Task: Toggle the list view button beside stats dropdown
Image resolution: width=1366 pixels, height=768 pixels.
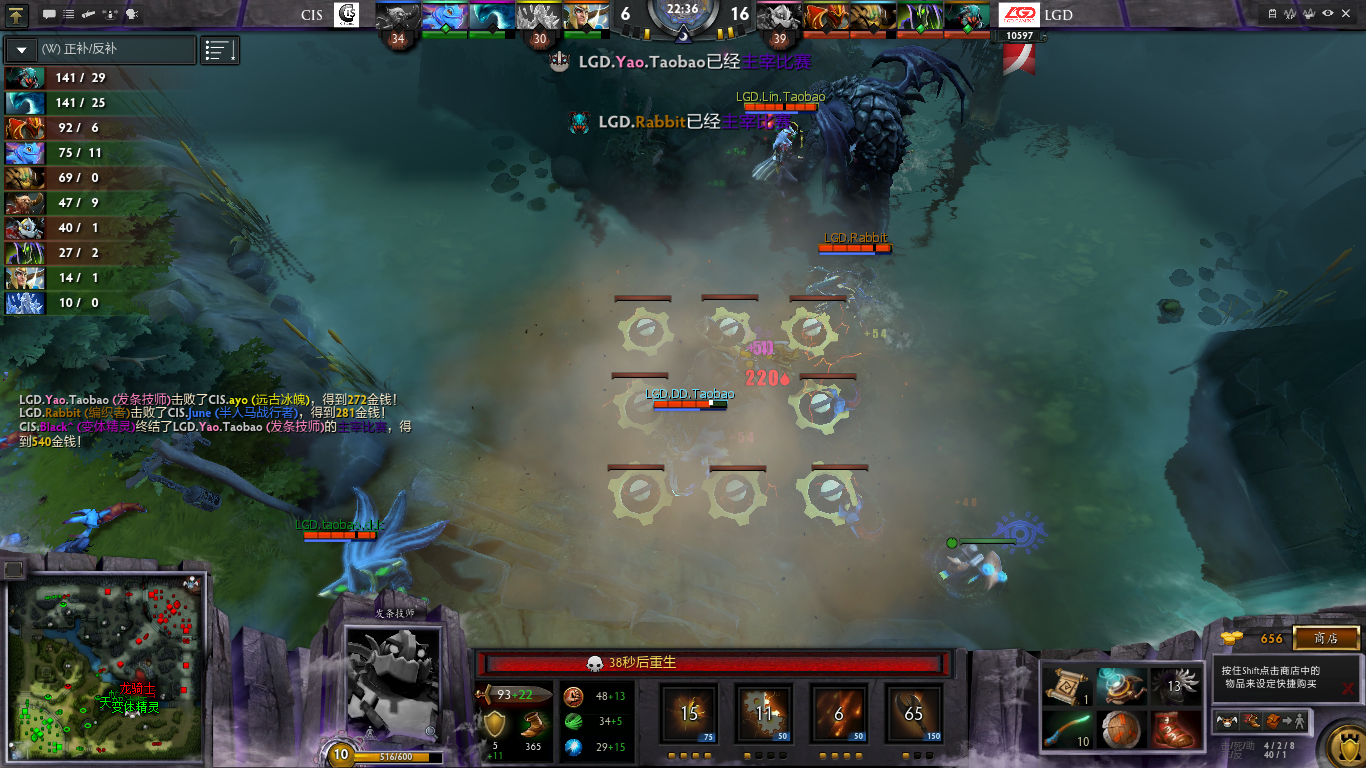Action: (x=220, y=50)
